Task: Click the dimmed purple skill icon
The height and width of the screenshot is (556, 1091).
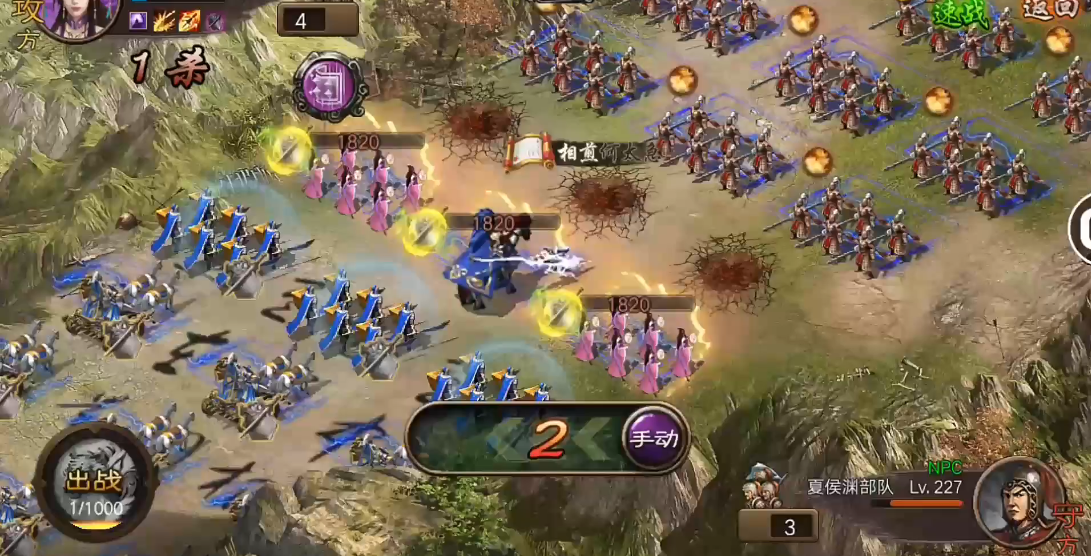Action: point(214,20)
